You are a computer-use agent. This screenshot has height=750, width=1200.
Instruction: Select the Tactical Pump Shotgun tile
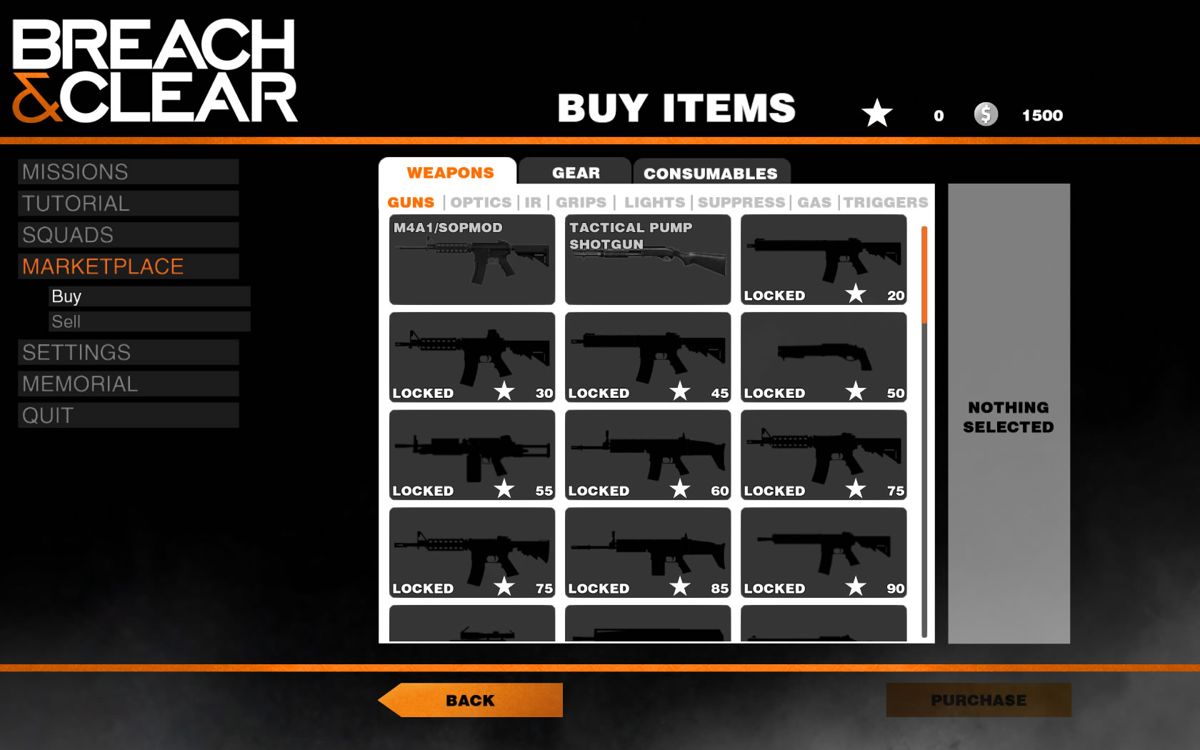click(648, 260)
